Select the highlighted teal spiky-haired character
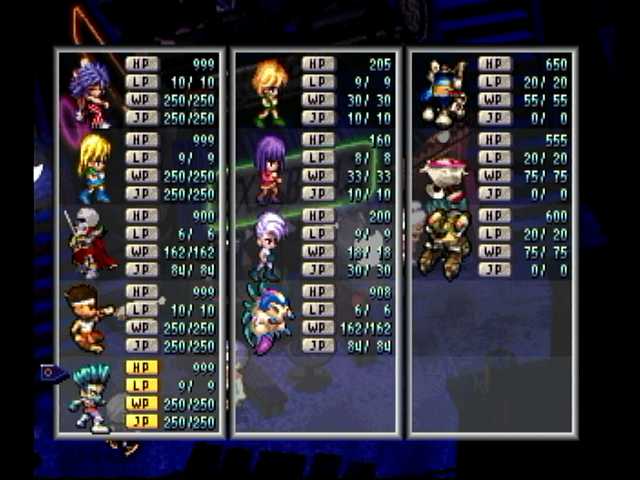640x480 pixels. tap(91, 396)
